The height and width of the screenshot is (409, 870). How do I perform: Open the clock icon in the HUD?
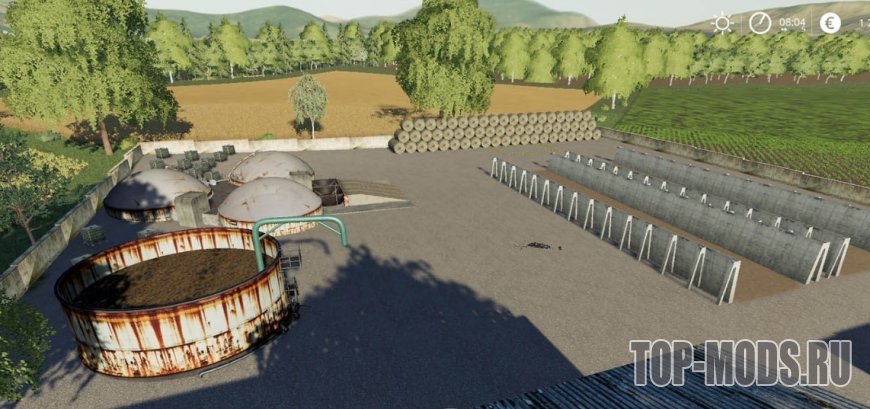coord(761,22)
